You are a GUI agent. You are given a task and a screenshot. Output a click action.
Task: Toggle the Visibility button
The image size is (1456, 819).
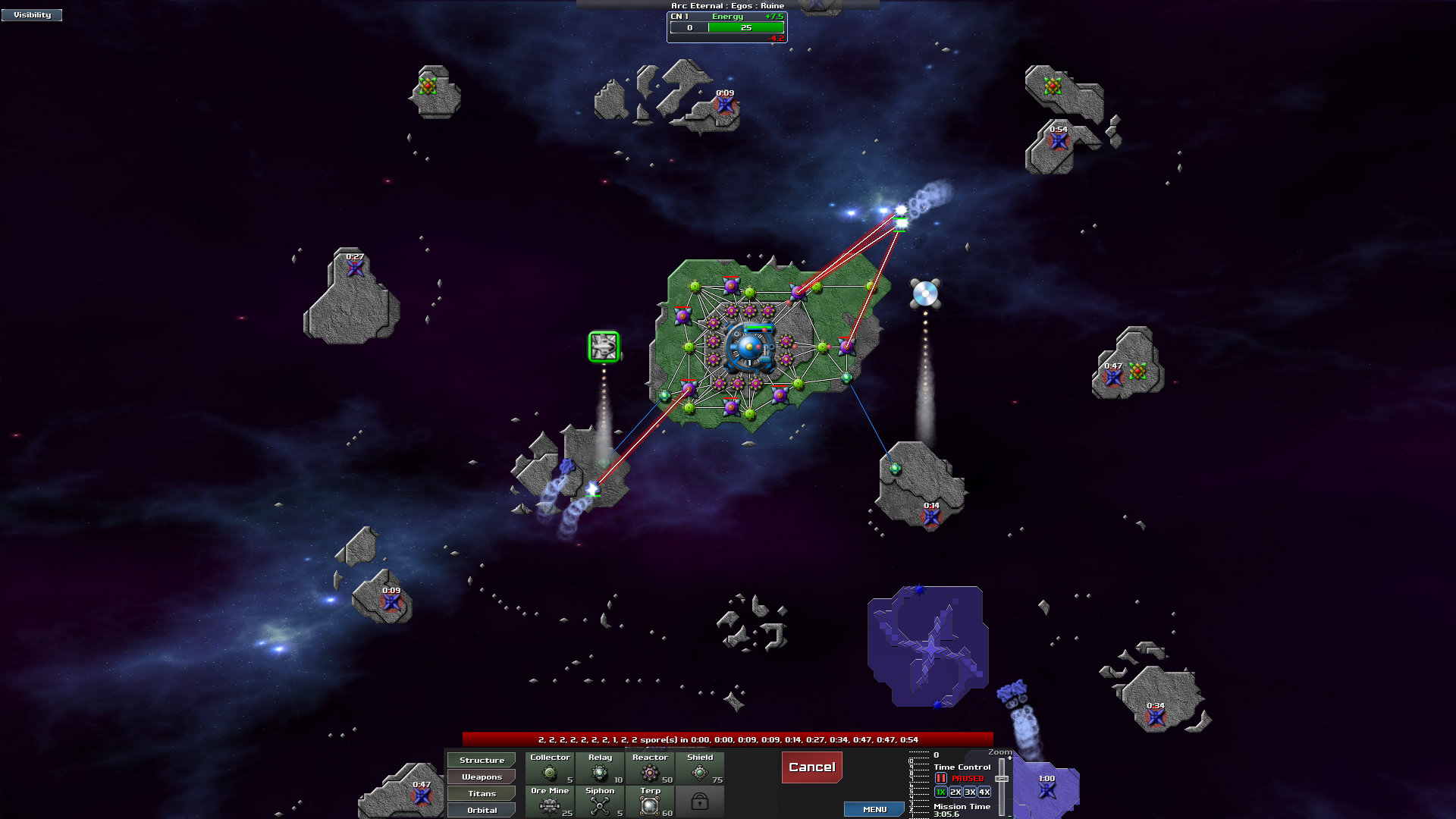coord(32,14)
